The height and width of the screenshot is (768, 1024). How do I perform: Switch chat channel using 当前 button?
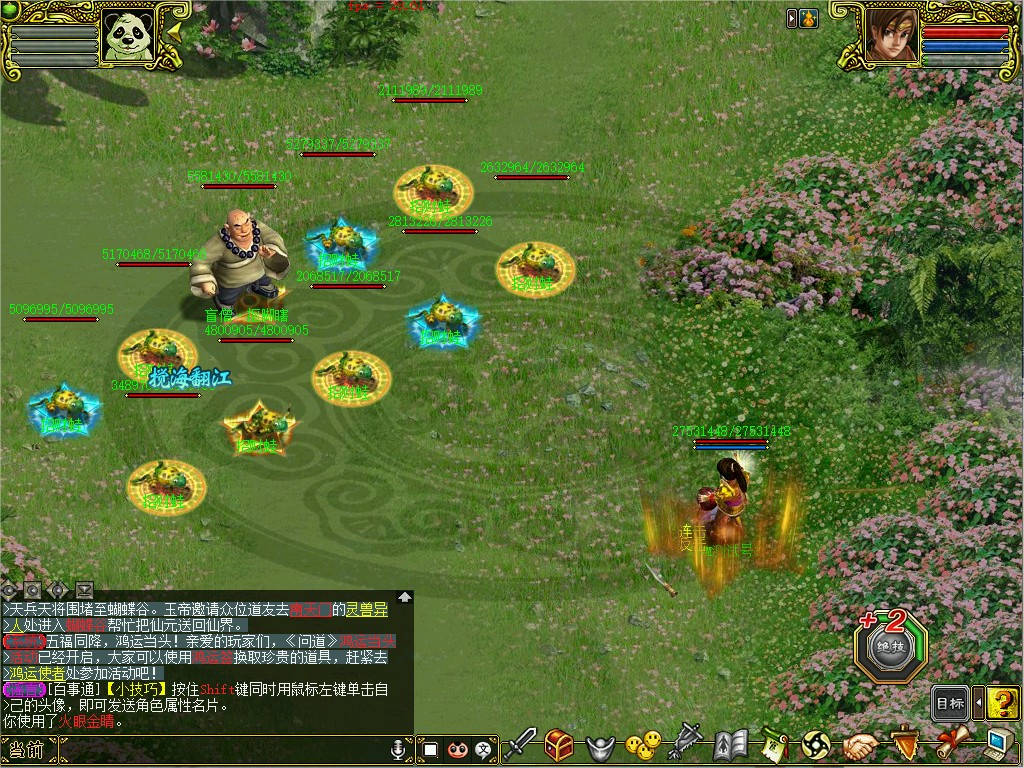(24, 749)
